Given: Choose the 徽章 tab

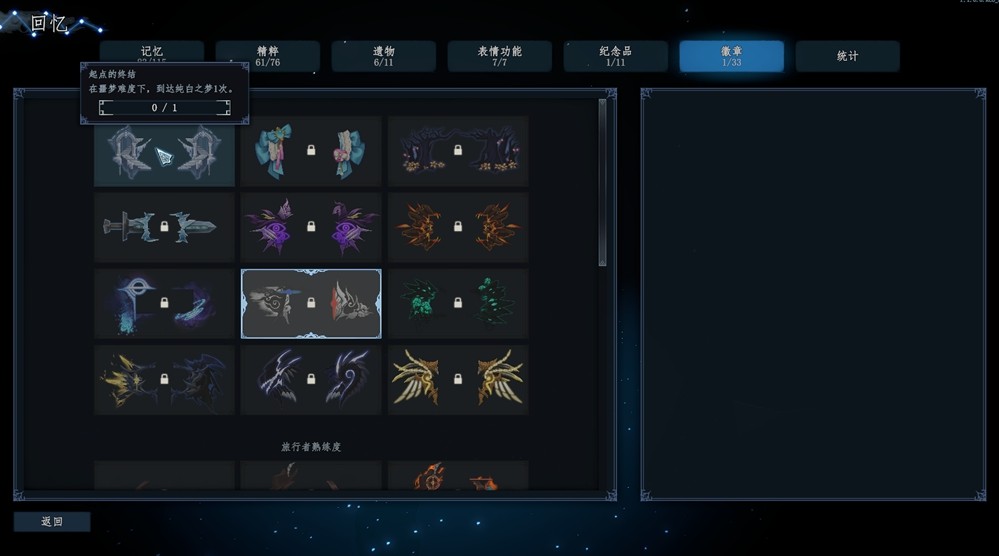Looking at the screenshot, I should pos(731,56).
